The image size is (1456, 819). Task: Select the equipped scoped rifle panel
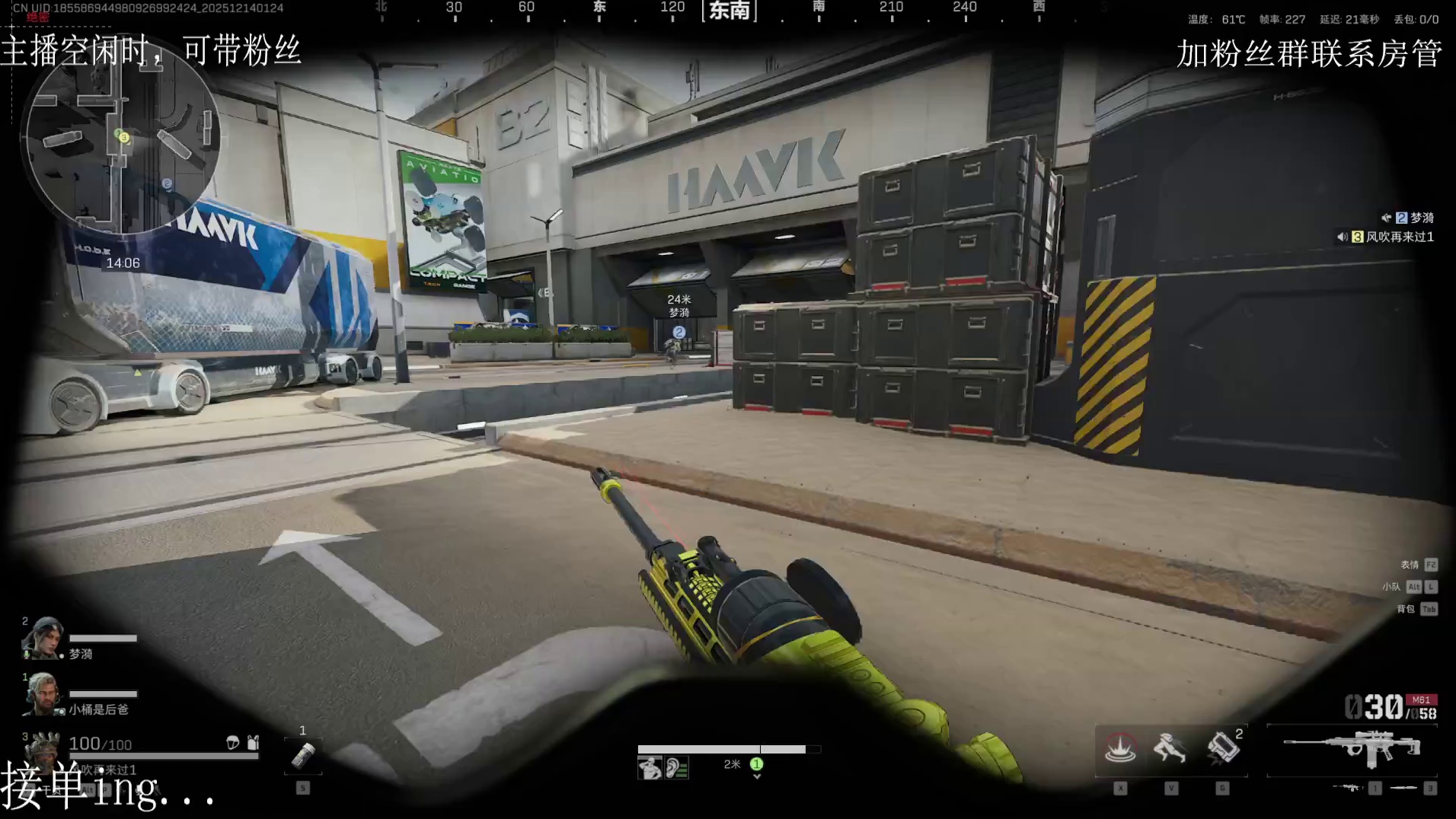tap(1352, 750)
